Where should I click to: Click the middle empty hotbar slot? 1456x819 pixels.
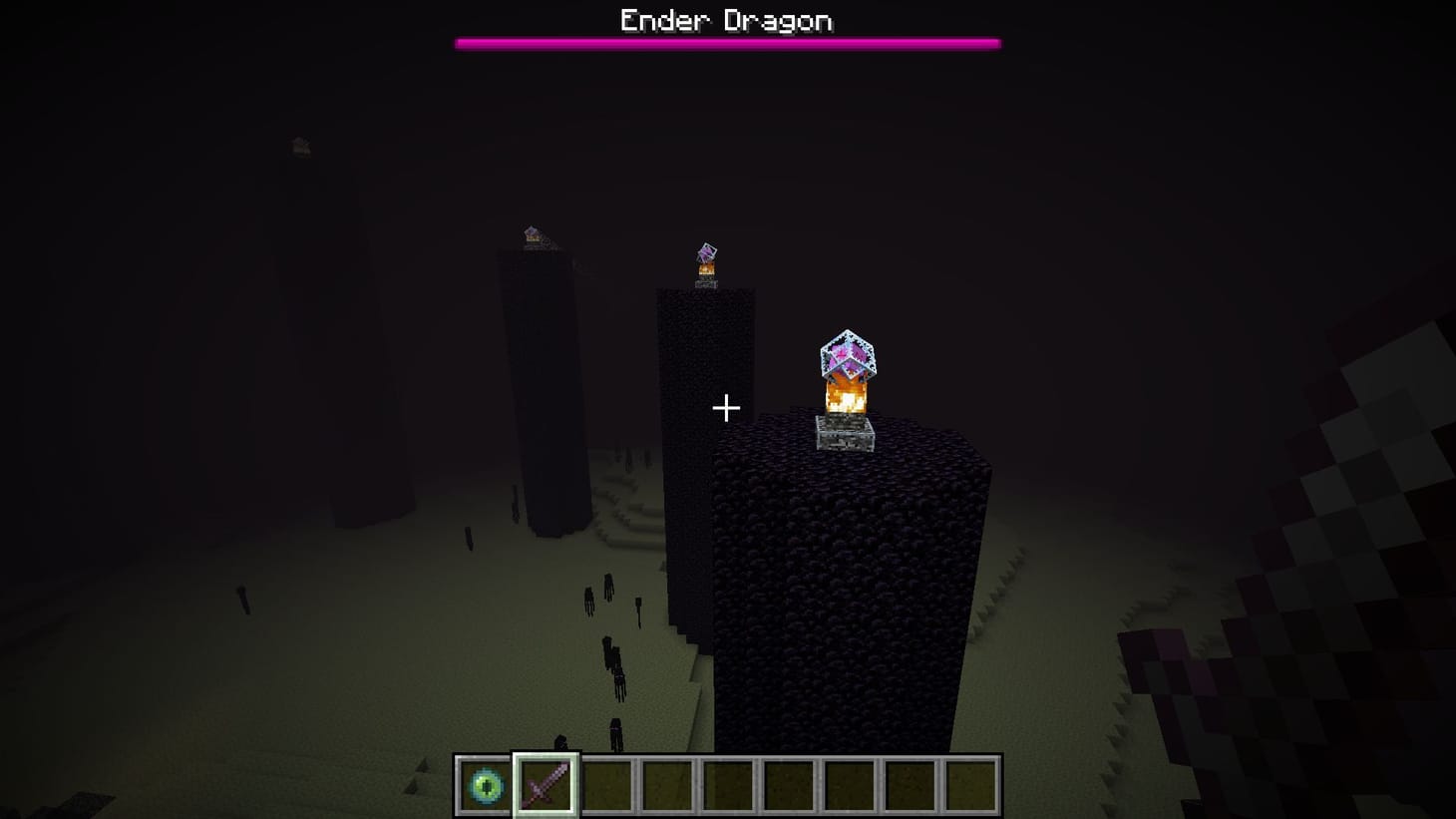pyautogui.click(x=728, y=783)
